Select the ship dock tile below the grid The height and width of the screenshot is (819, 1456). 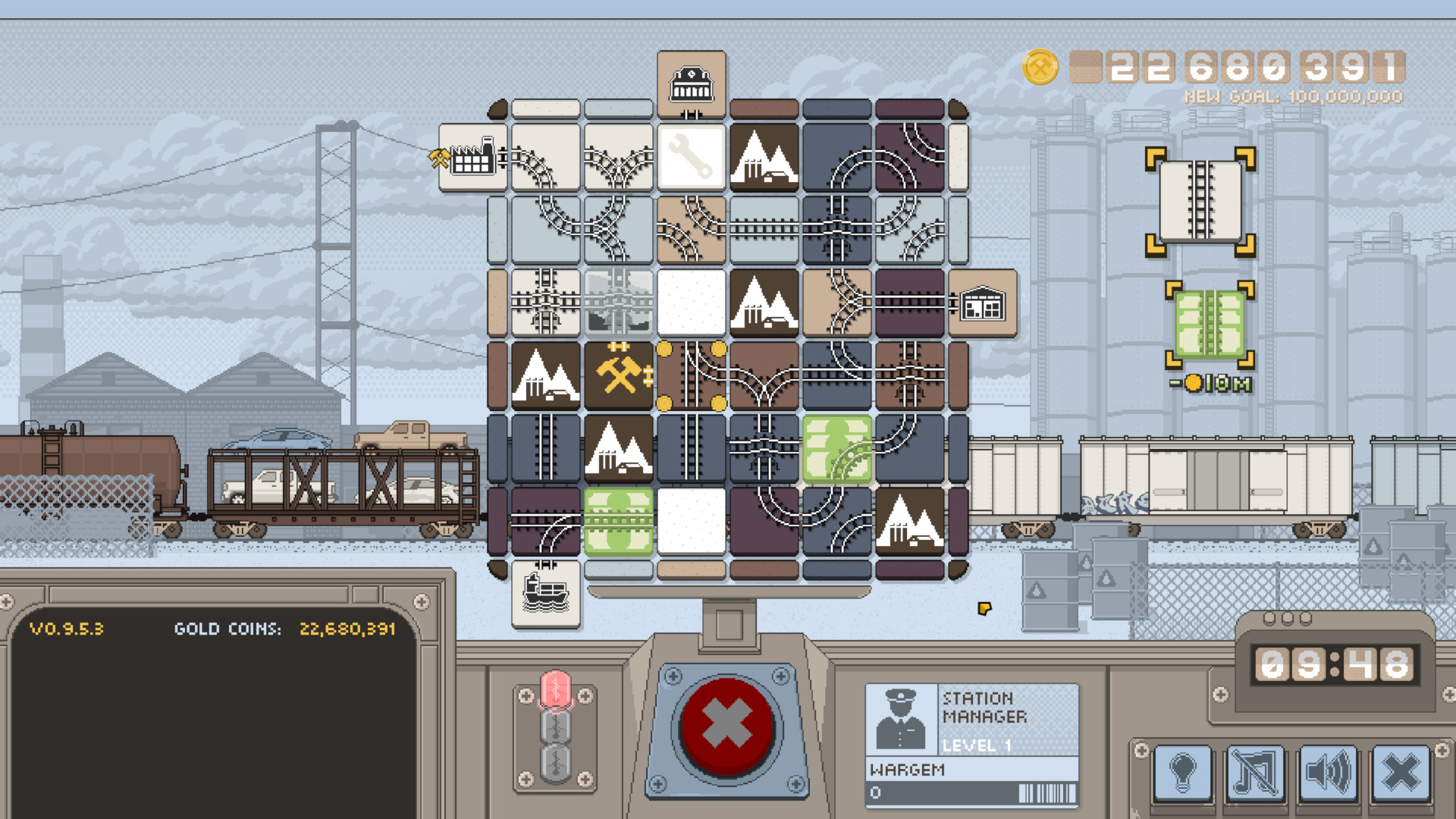click(x=546, y=594)
